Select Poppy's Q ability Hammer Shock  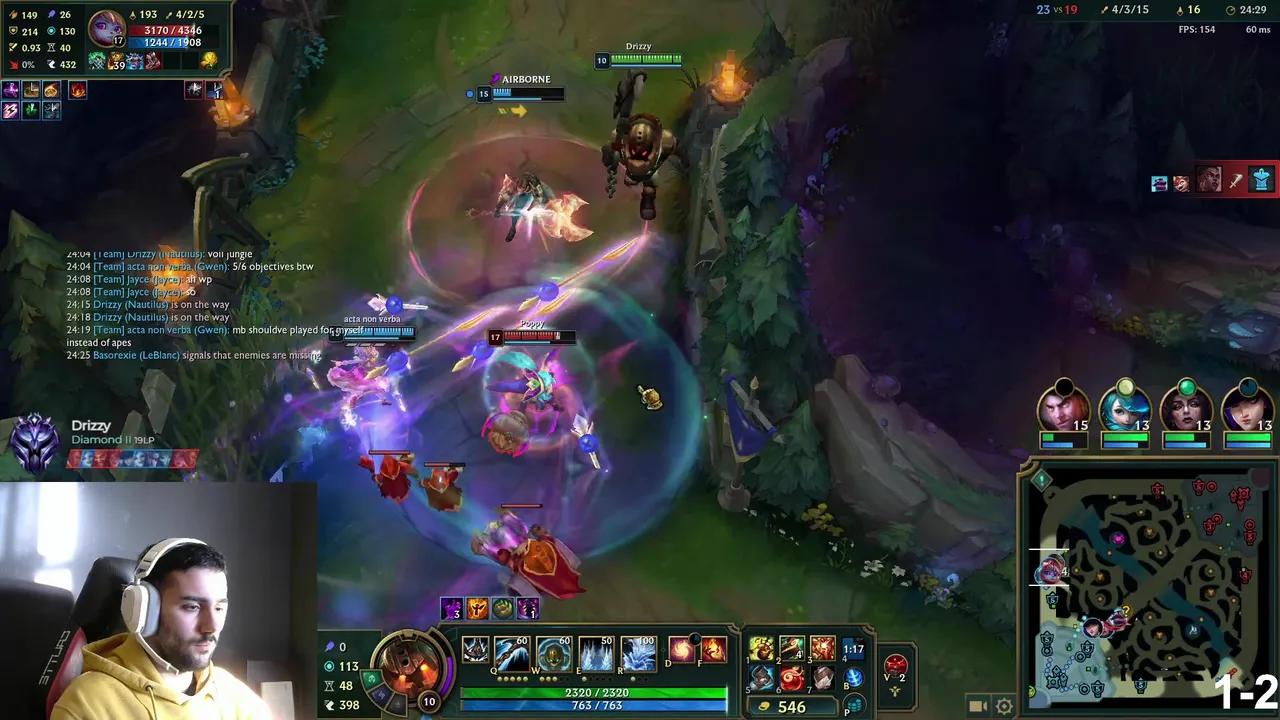[513, 651]
